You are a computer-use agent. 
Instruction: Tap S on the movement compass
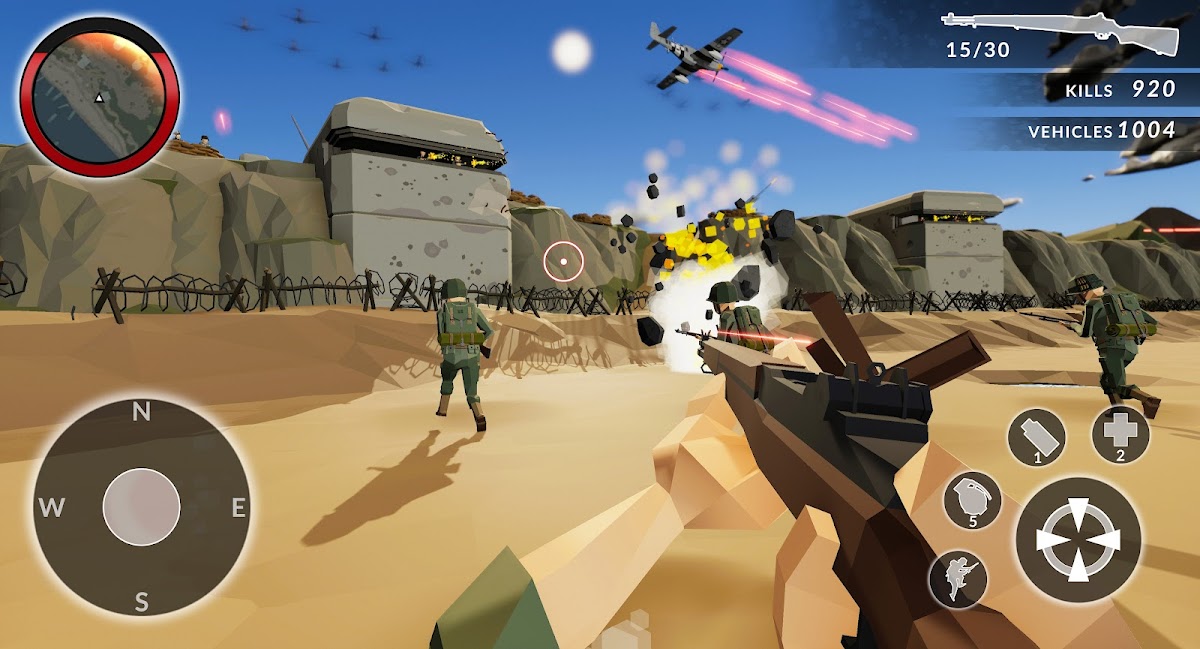tap(141, 601)
